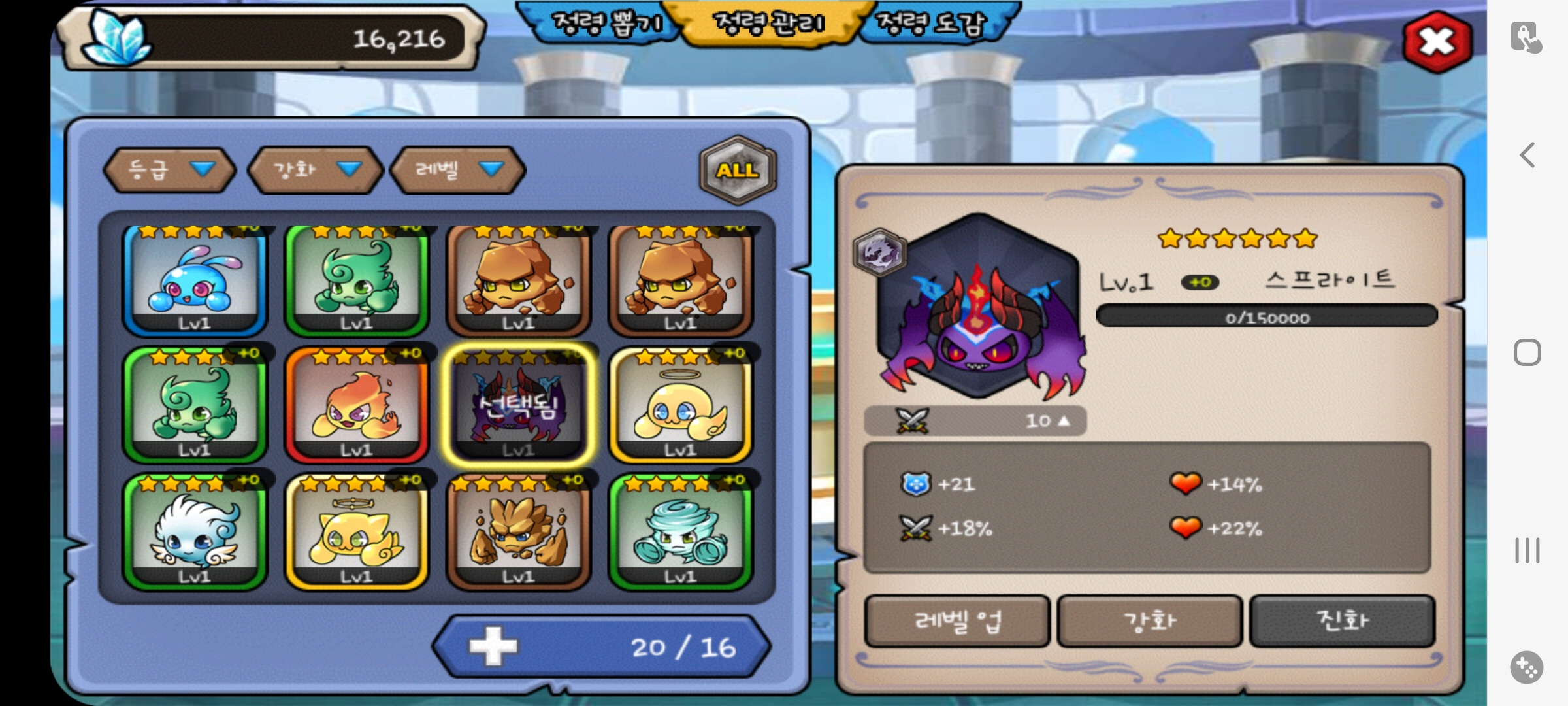The width and height of the screenshot is (1568, 706).
Task: Click the 진화 evolve button
Action: [x=1342, y=621]
